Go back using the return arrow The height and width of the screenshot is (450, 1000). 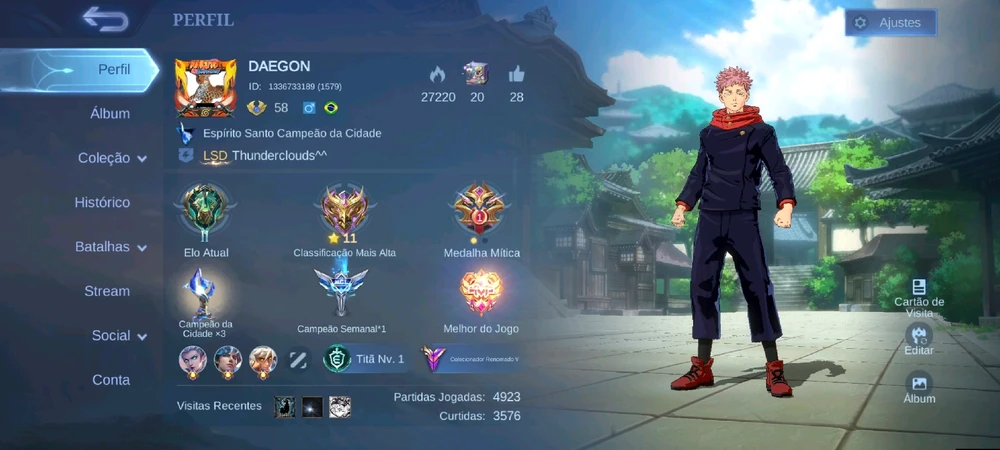coord(105,19)
